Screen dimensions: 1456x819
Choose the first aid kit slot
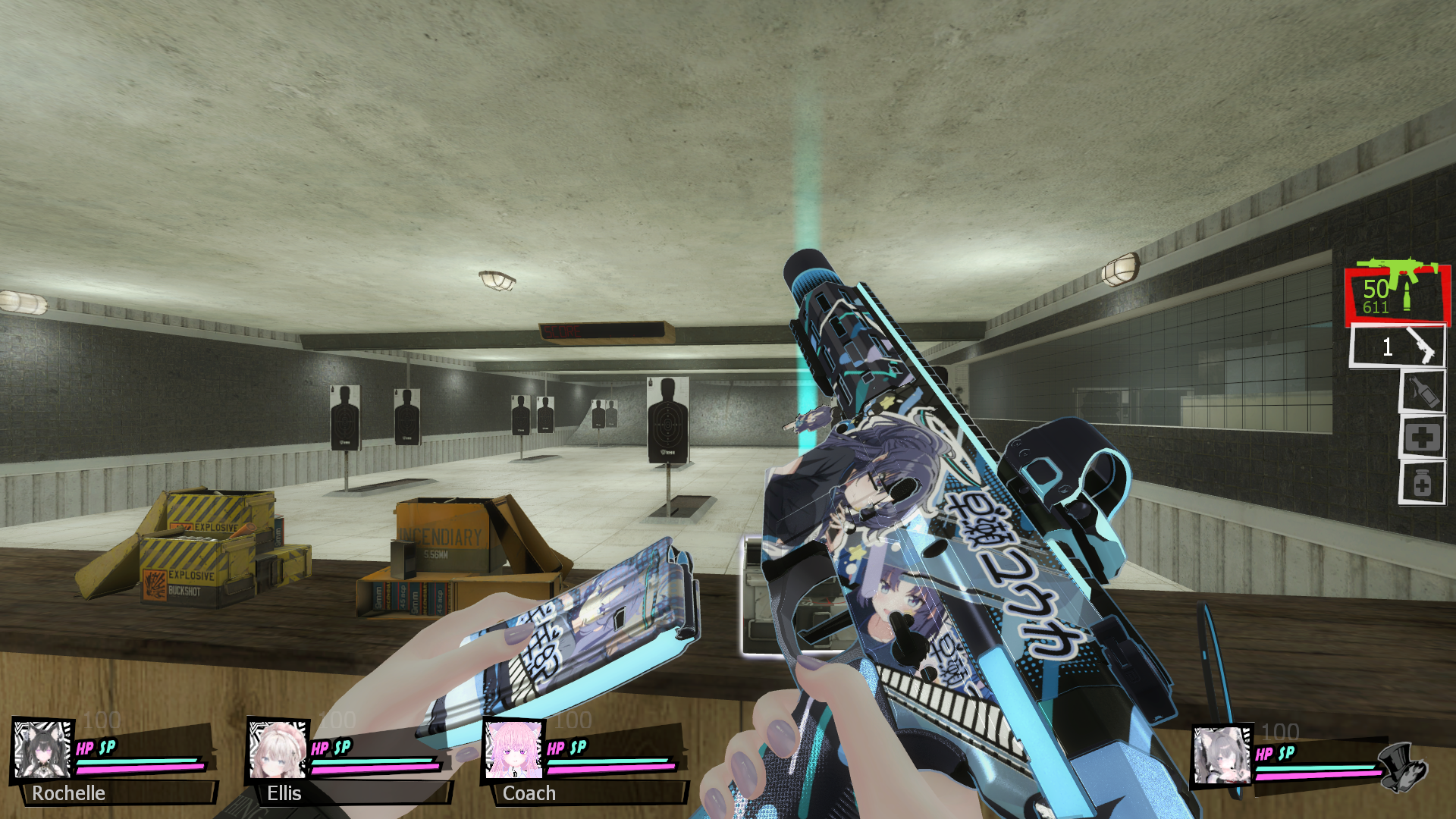[1422, 438]
